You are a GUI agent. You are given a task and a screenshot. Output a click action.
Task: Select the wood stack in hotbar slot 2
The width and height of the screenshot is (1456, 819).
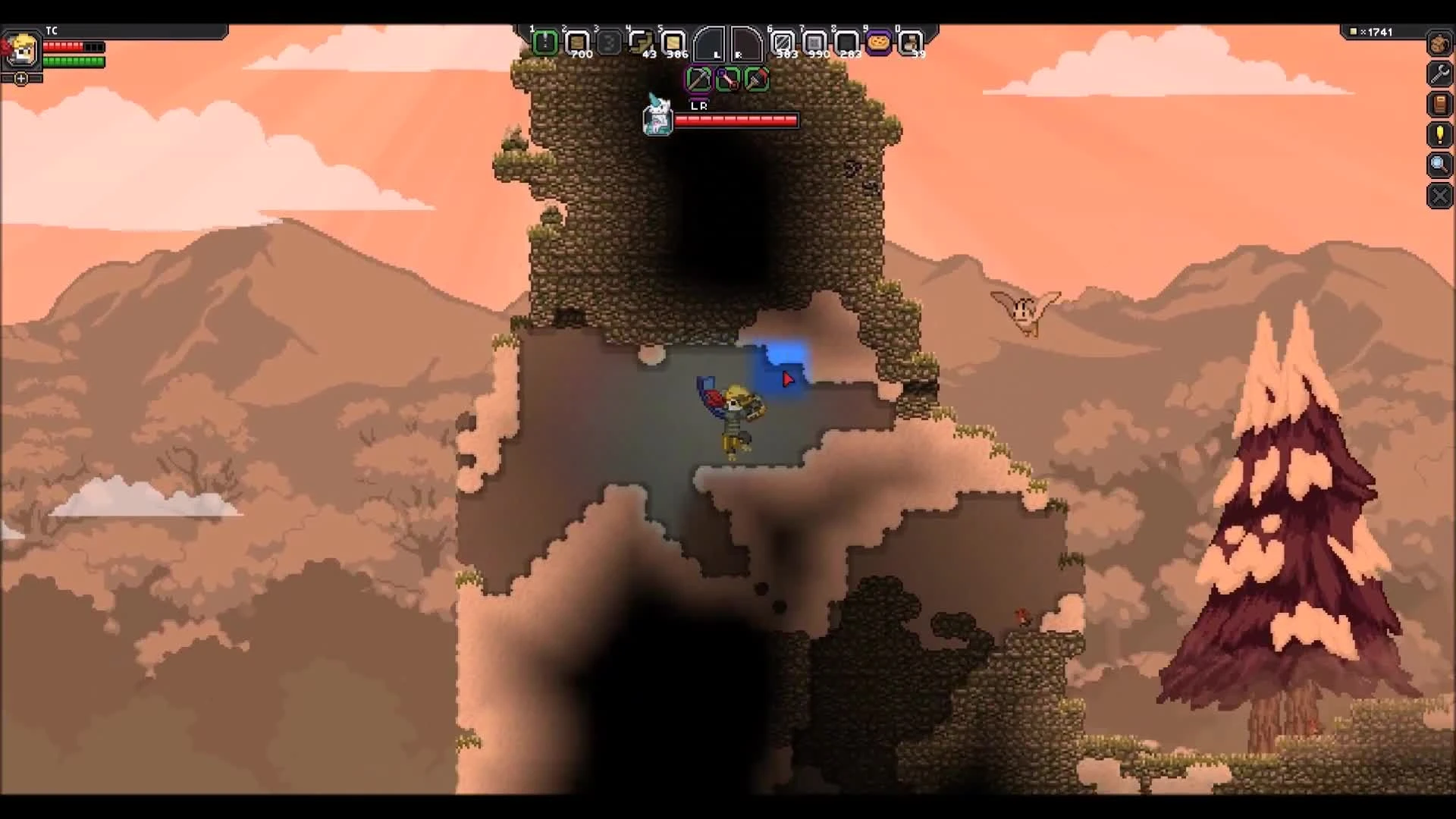[579, 42]
